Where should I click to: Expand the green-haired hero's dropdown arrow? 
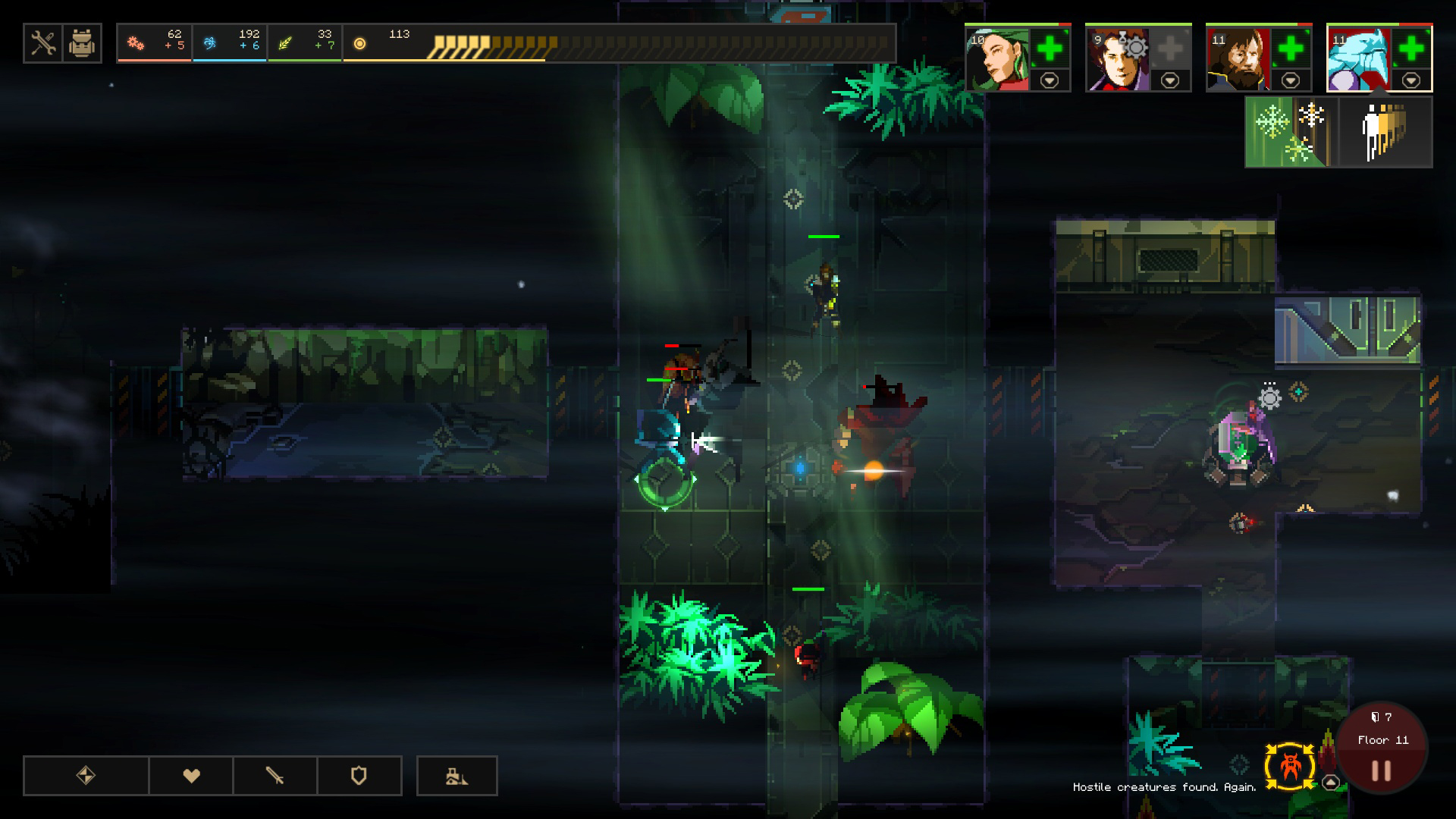(x=1050, y=80)
